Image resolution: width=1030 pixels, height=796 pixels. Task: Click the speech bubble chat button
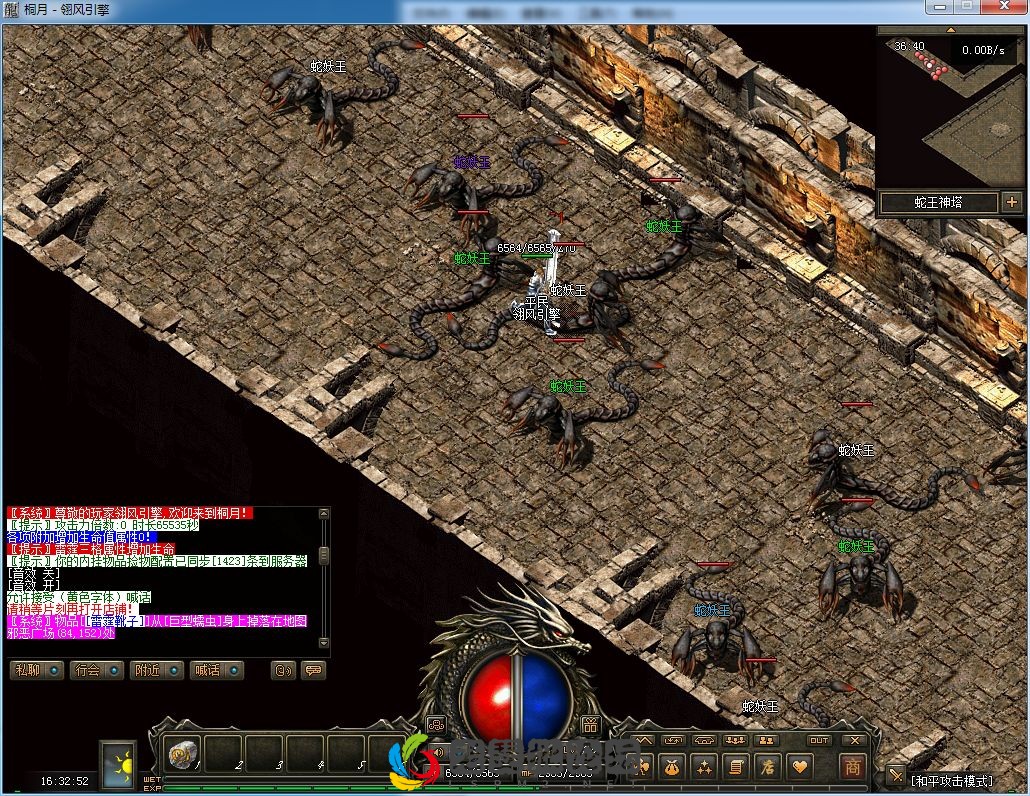point(314,670)
